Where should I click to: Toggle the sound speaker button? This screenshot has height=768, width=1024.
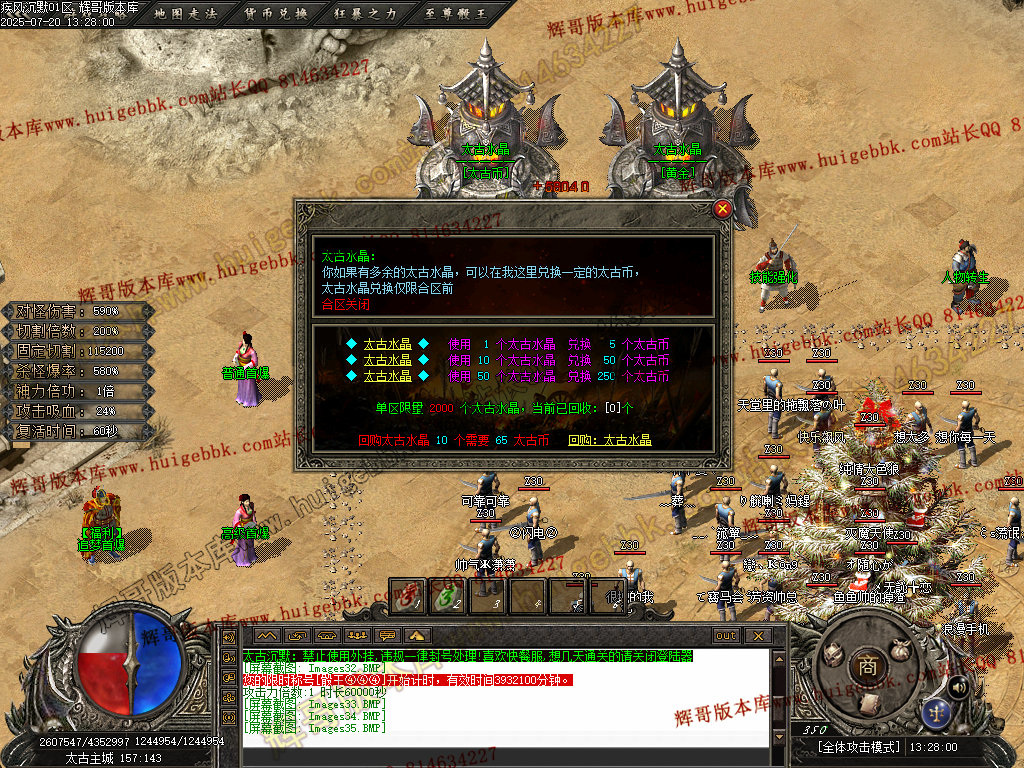[x=958, y=686]
